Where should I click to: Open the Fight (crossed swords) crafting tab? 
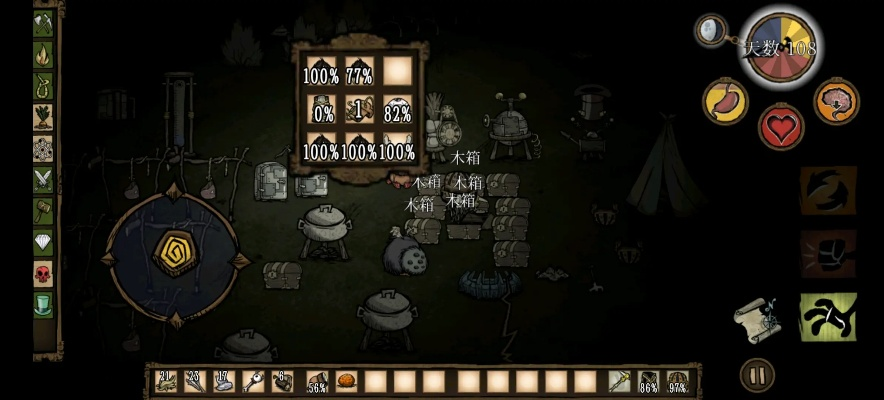(43, 179)
